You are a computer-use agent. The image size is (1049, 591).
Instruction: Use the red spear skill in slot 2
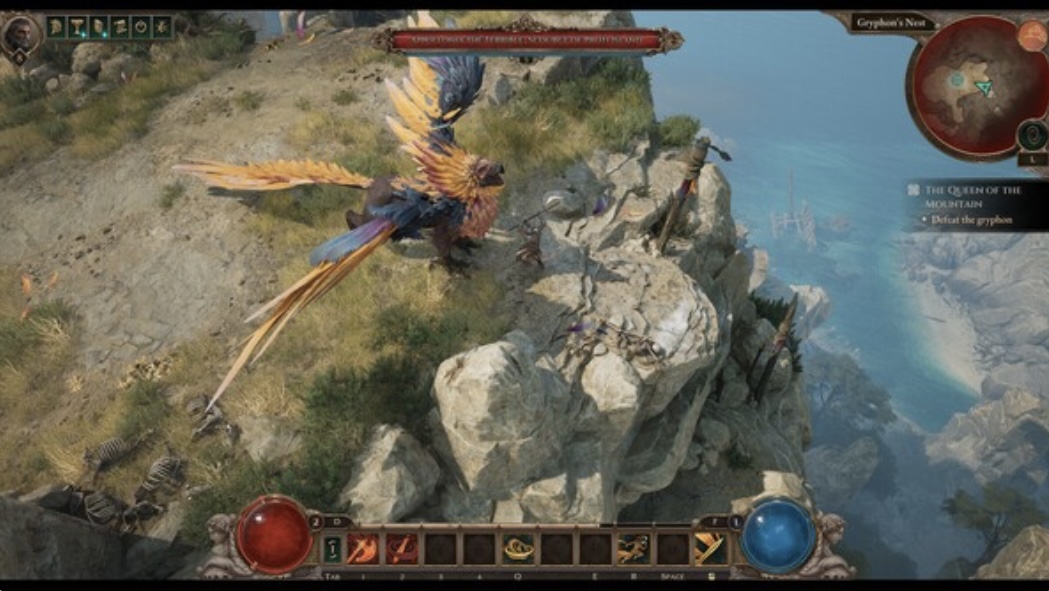click(402, 548)
